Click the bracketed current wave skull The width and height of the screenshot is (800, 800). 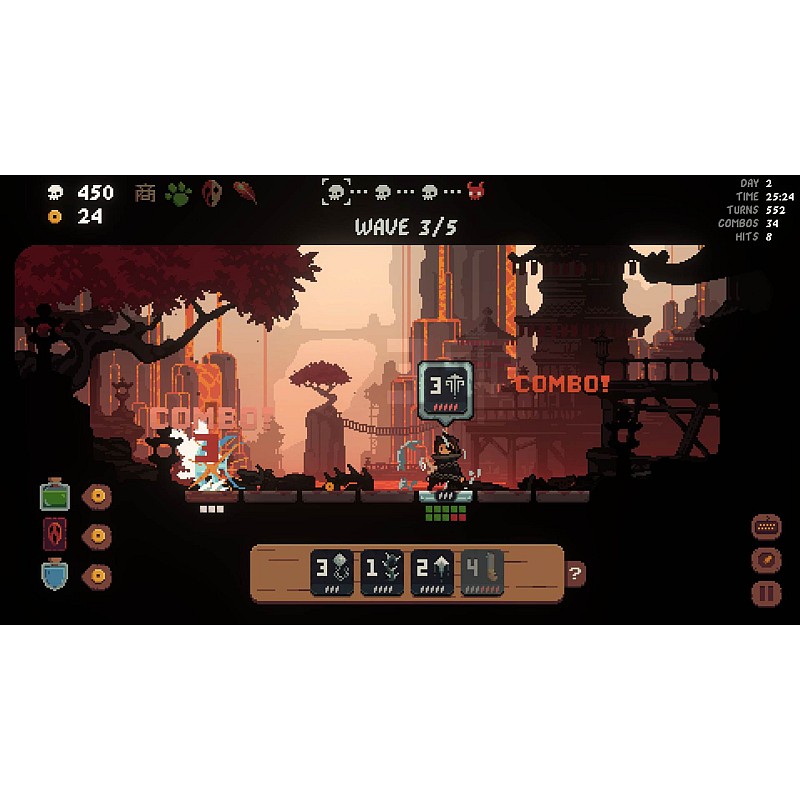click(x=336, y=191)
